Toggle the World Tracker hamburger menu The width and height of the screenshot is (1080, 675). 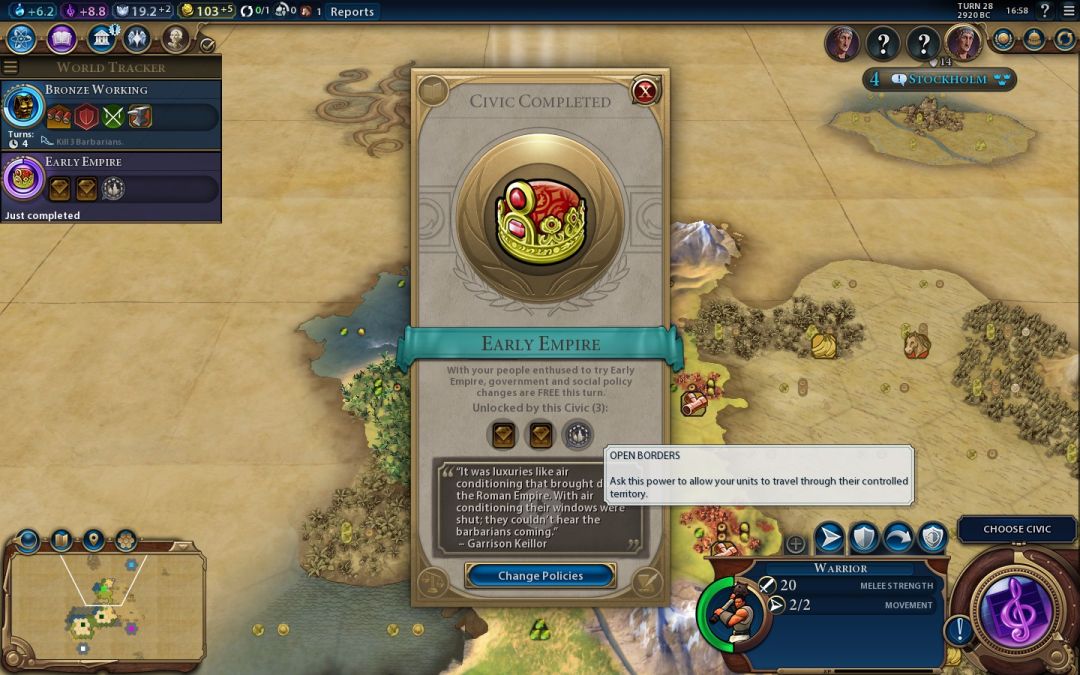tap(11, 67)
